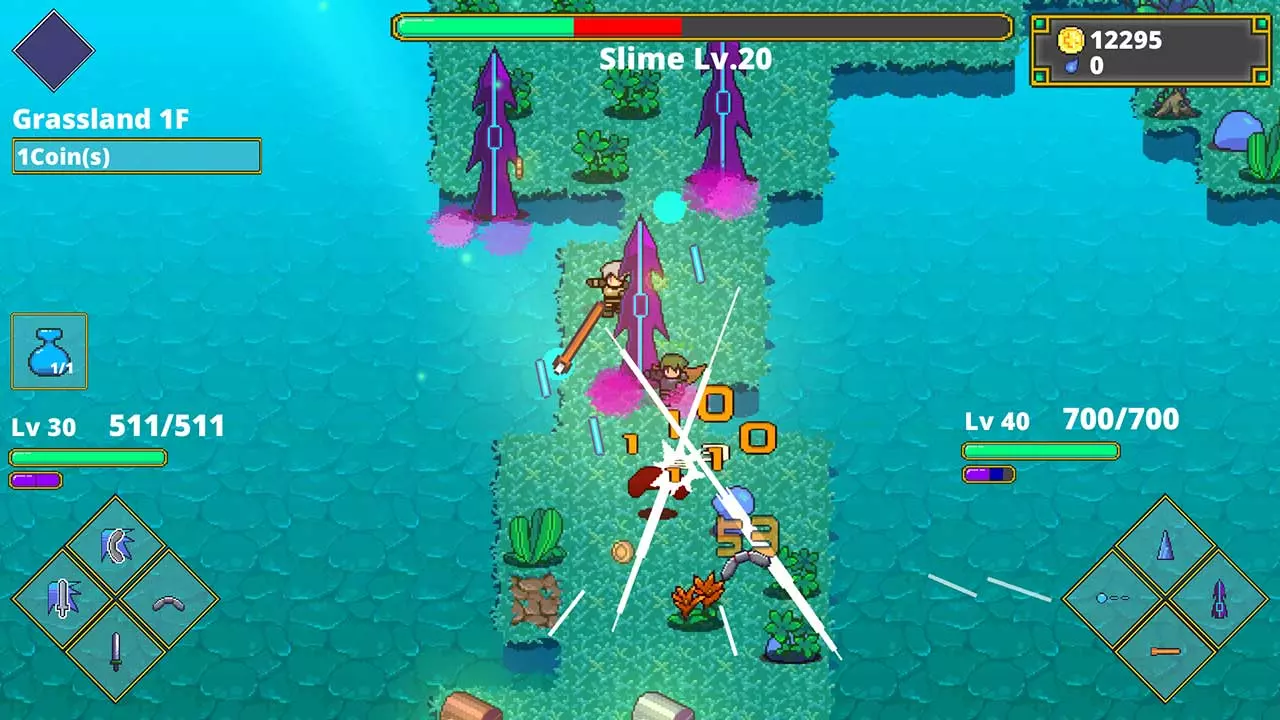This screenshot has width=1280, height=720.
Task: Tap the small sword skill at the diamond bottom
Action: 115,650
